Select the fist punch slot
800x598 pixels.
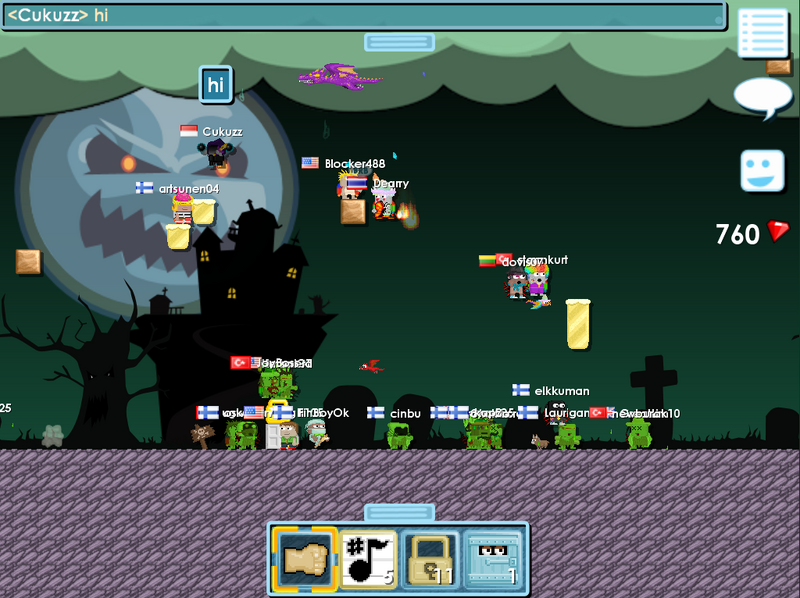point(304,557)
